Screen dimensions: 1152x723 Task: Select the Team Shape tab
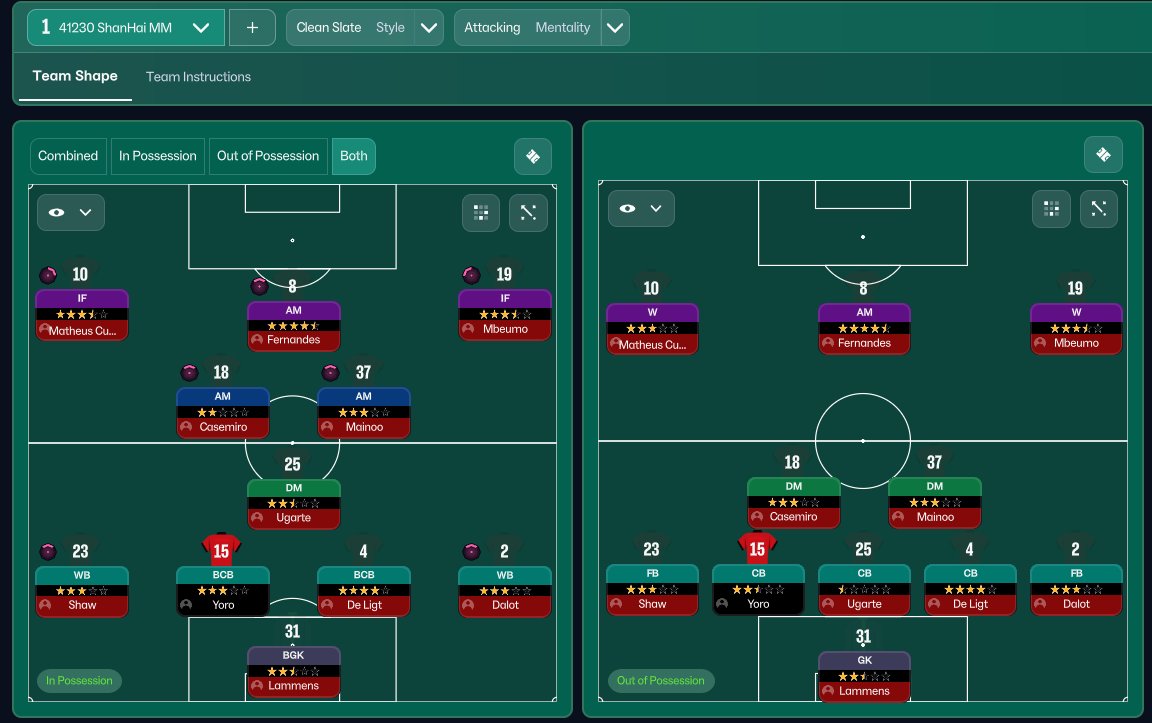click(75, 77)
